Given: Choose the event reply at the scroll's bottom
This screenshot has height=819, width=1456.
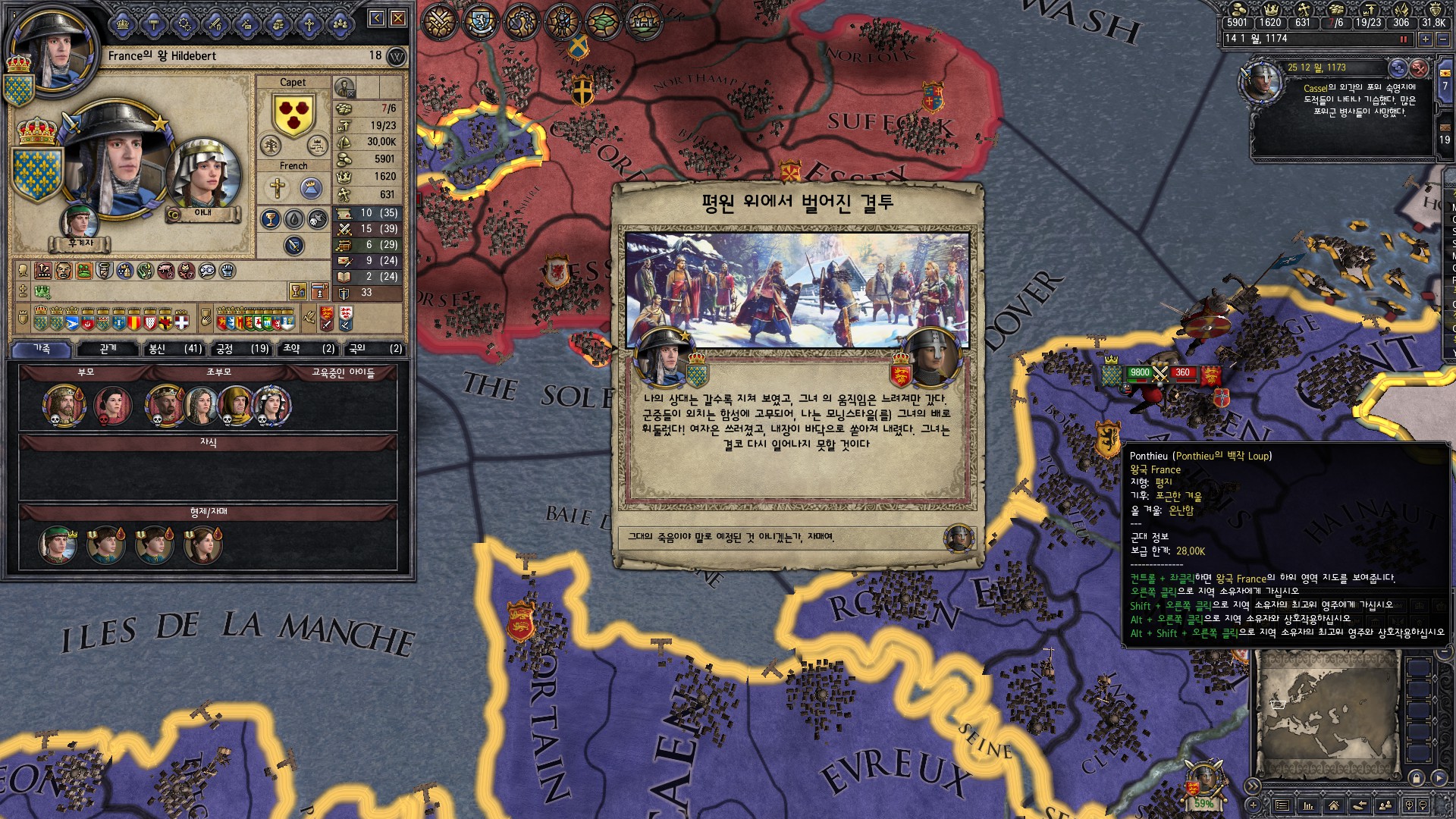Looking at the screenshot, I should pos(796,538).
